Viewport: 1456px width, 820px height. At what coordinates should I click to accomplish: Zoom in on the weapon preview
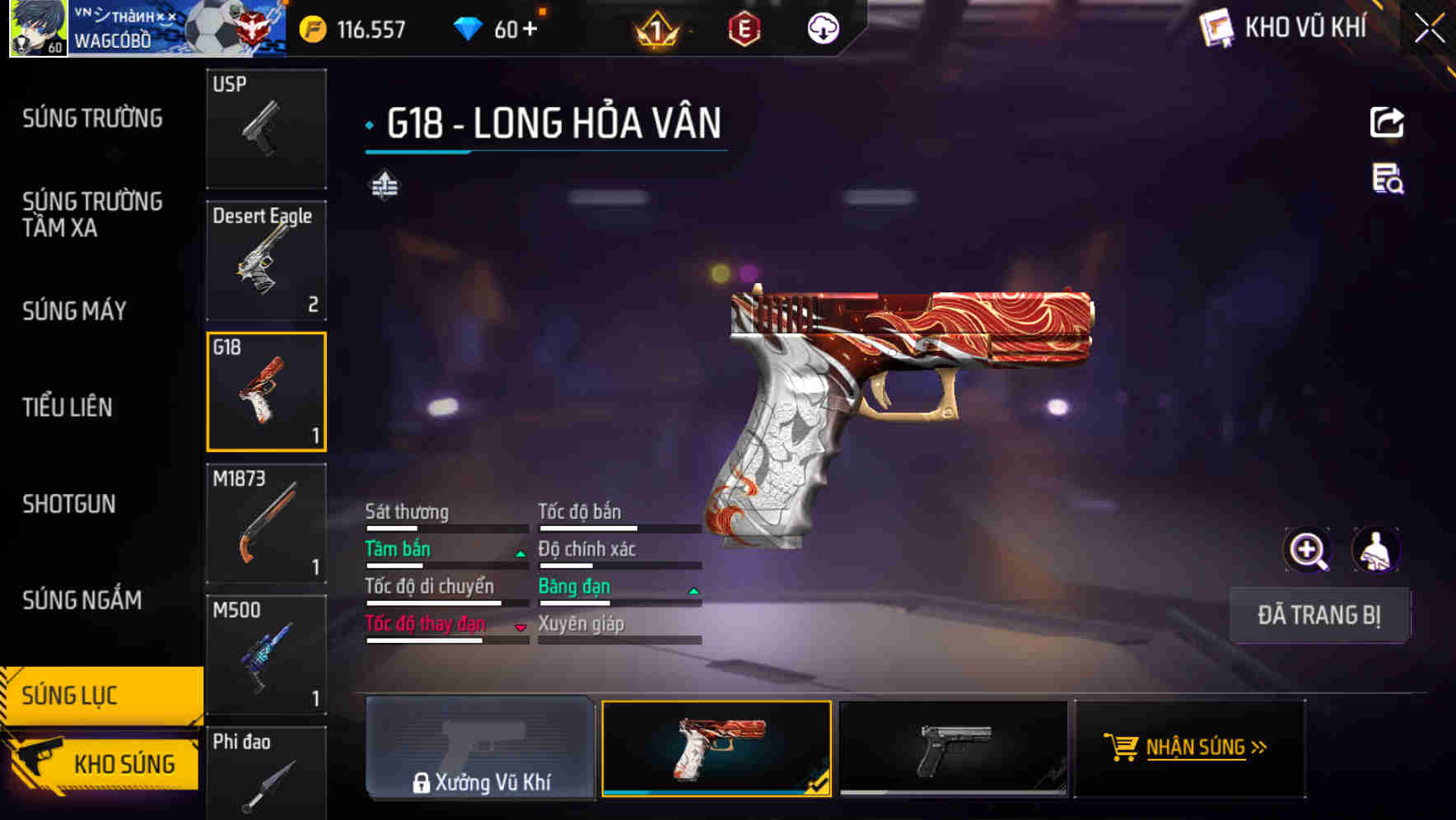coord(1308,550)
